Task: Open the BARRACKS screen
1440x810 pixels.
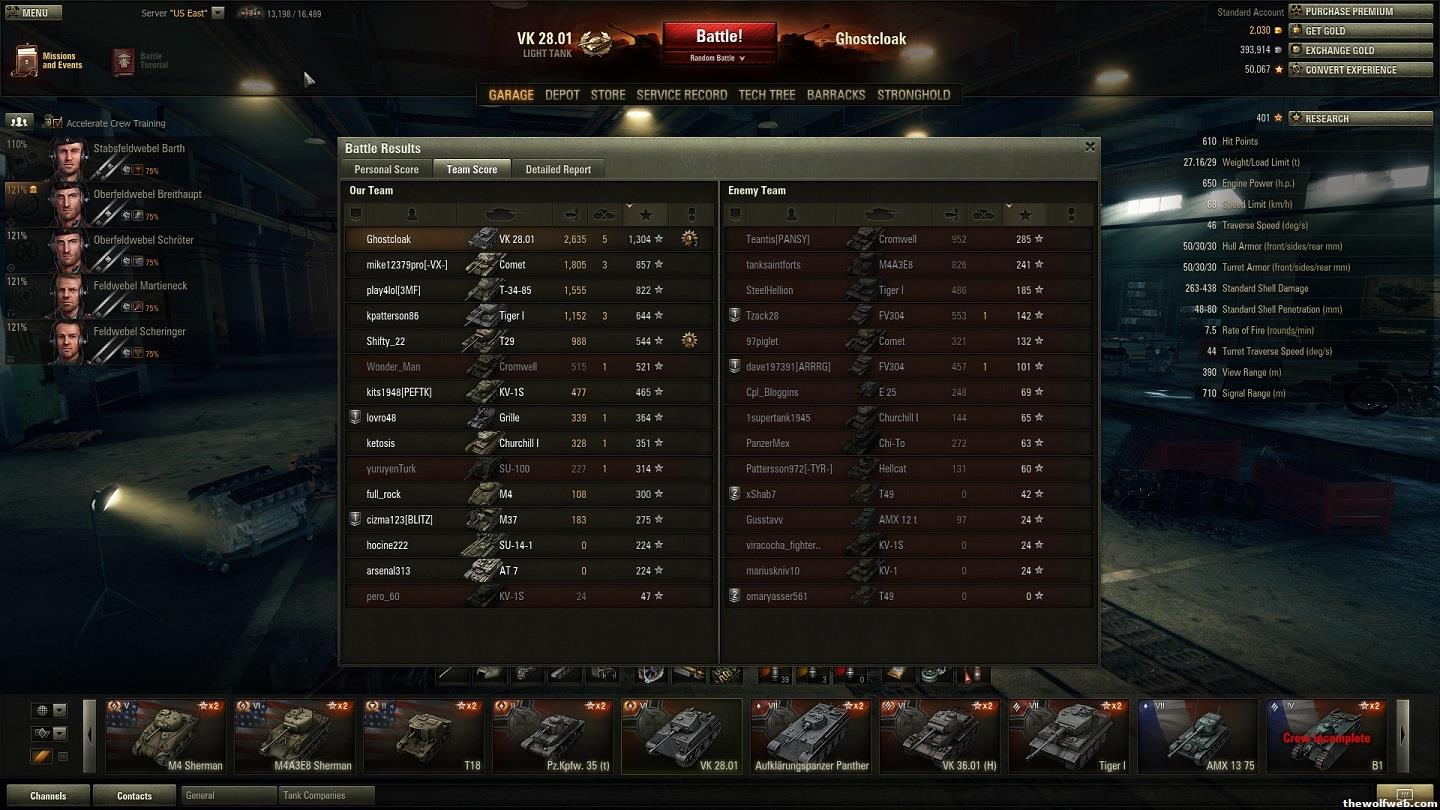Action: tap(836, 95)
